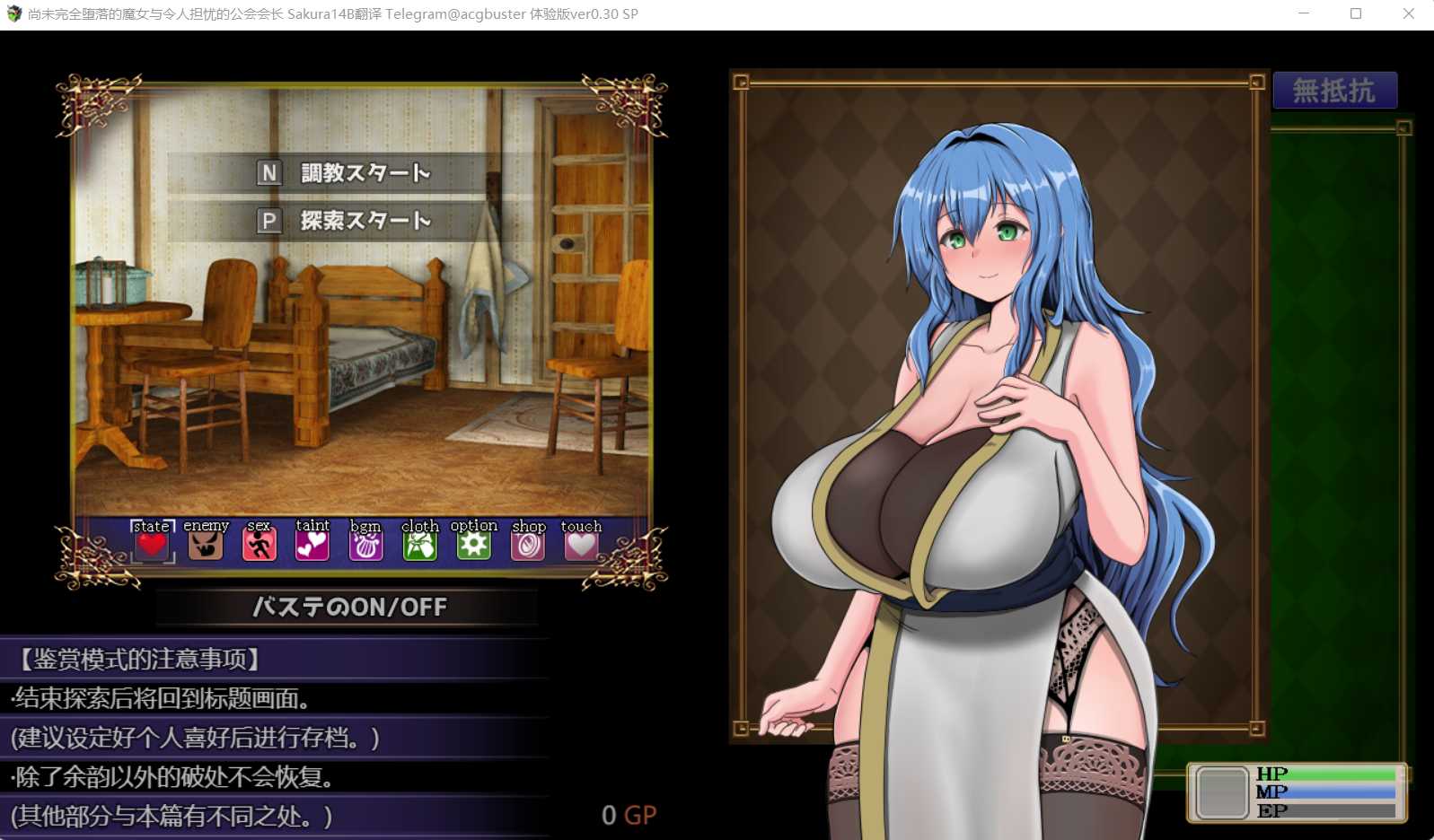
Task: Open the sex settings icon
Action: (x=260, y=544)
